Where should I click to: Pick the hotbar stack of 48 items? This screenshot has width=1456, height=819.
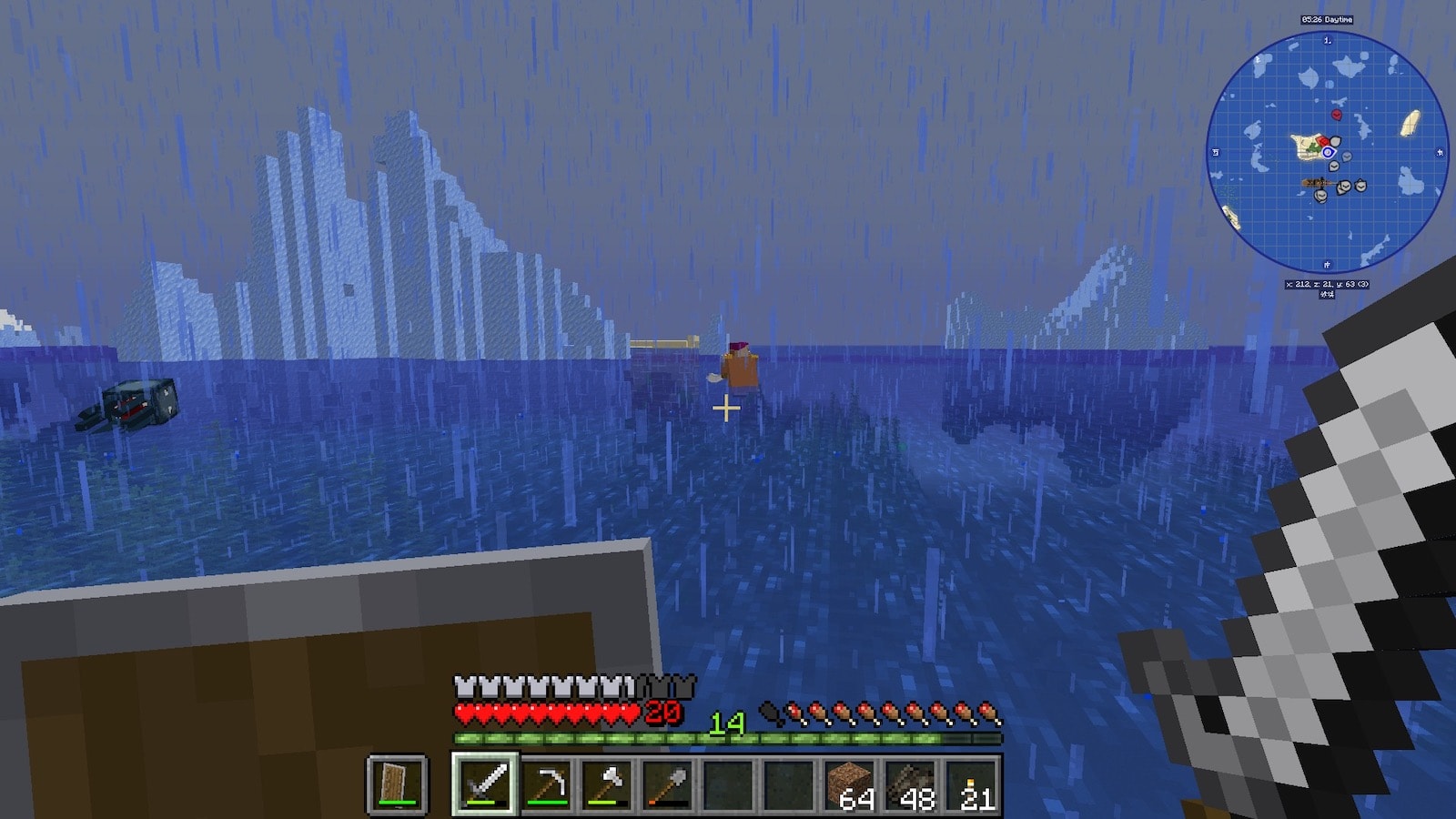point(912,784)
